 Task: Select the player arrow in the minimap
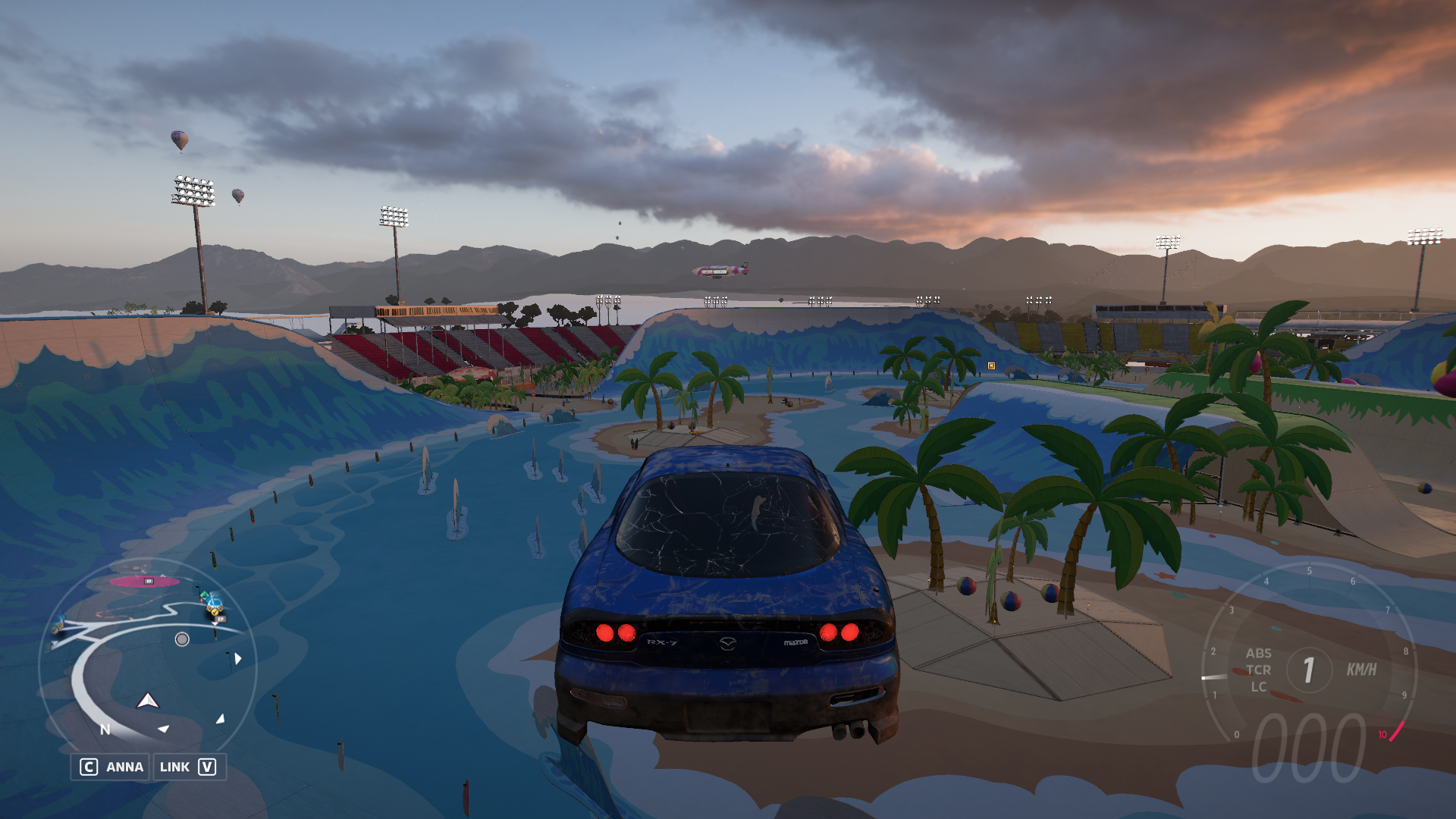pos(148,701)
